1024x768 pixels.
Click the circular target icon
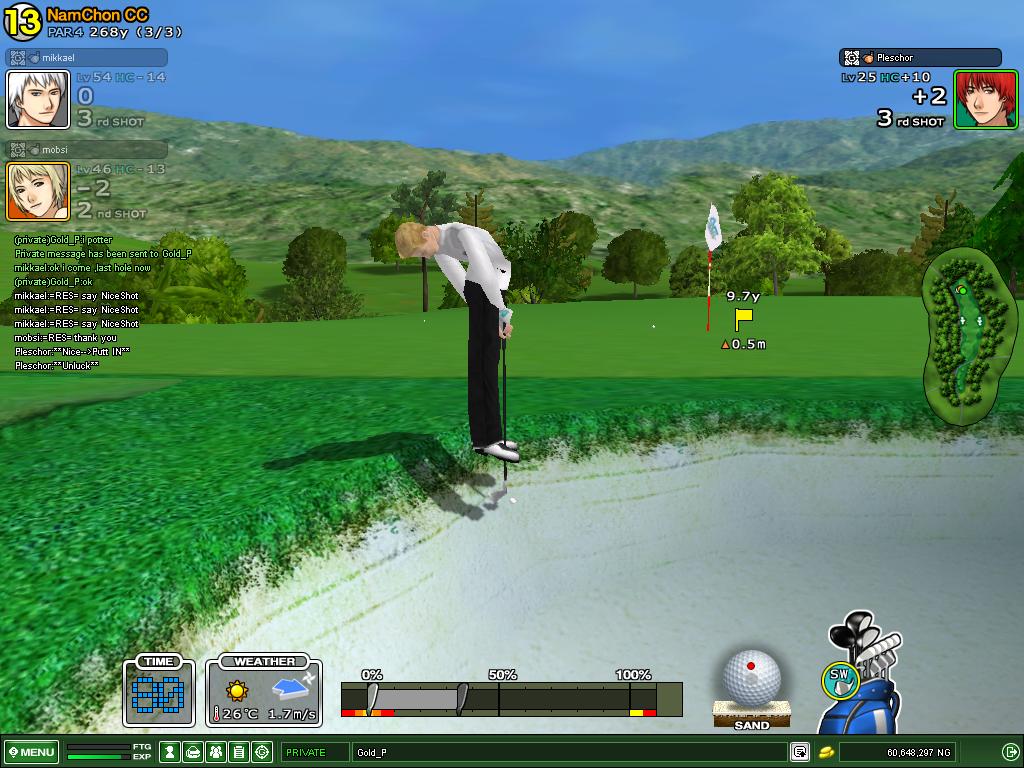coord(262,752)
